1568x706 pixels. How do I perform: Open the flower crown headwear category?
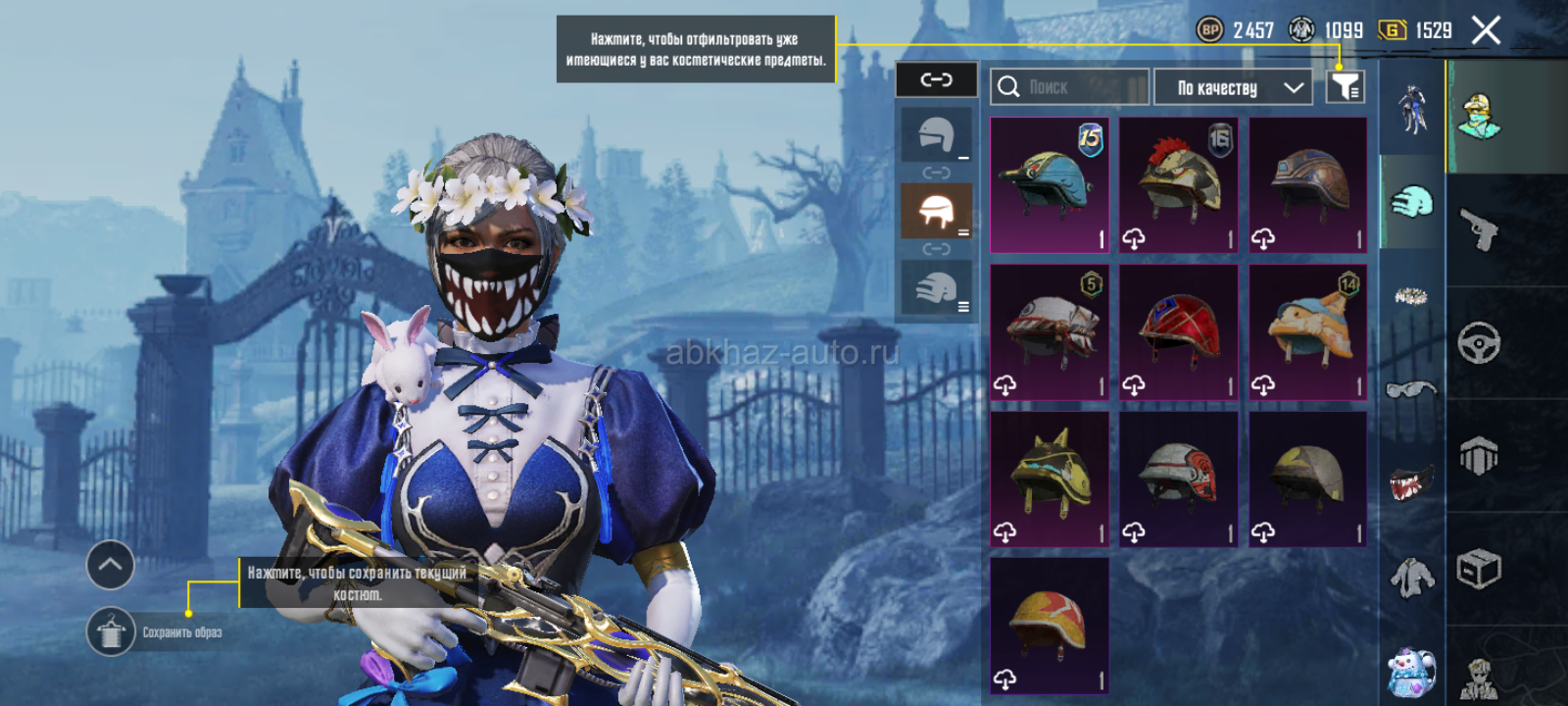pos(1411,295)
